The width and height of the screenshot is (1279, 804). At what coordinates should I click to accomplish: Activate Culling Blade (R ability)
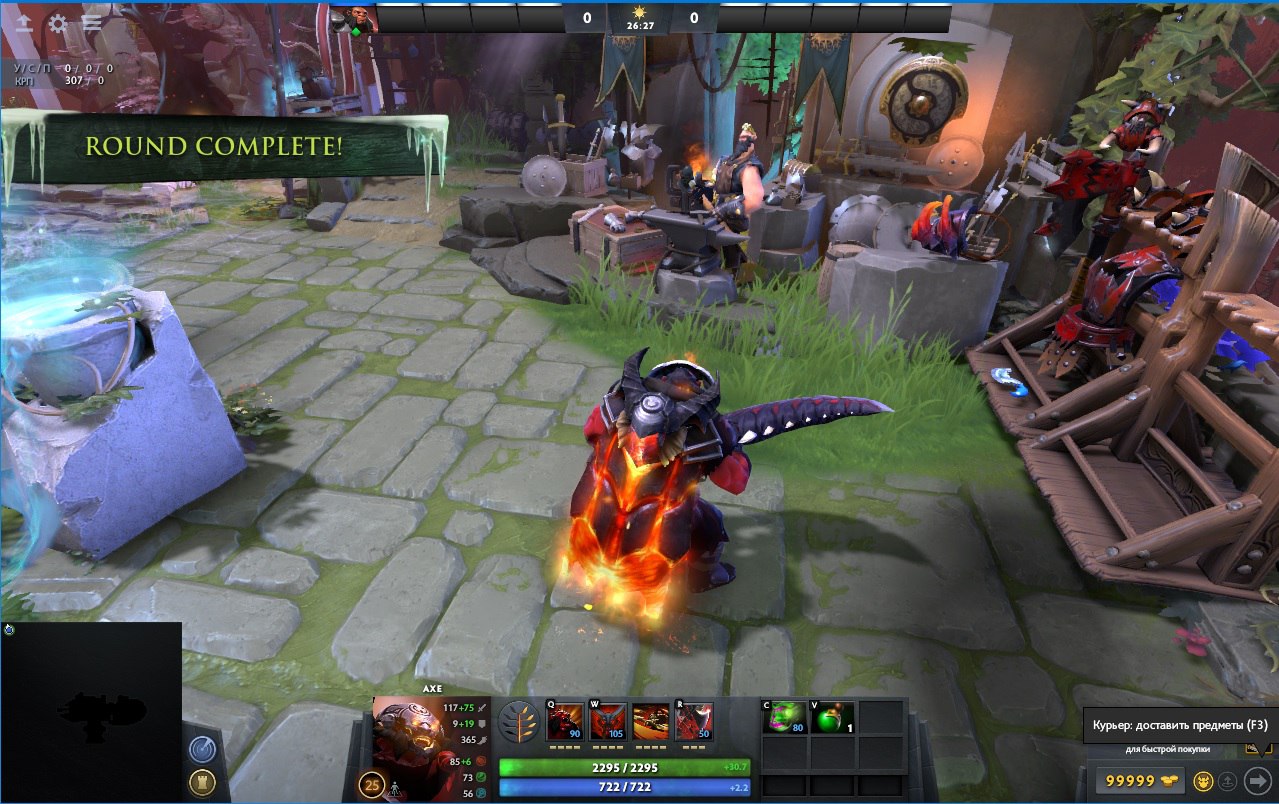click(x=694, y=721)
